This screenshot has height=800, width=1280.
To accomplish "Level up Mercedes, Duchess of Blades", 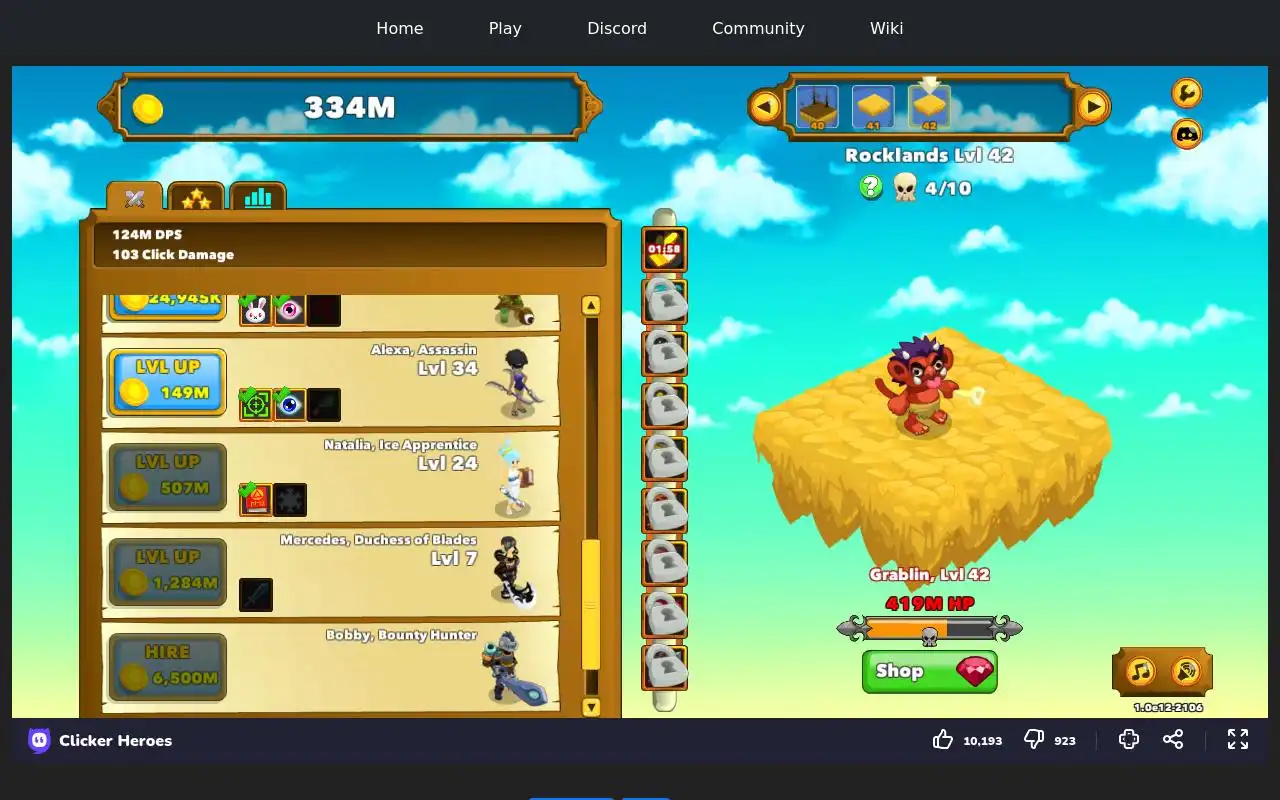I will click(x=167, y=572).
